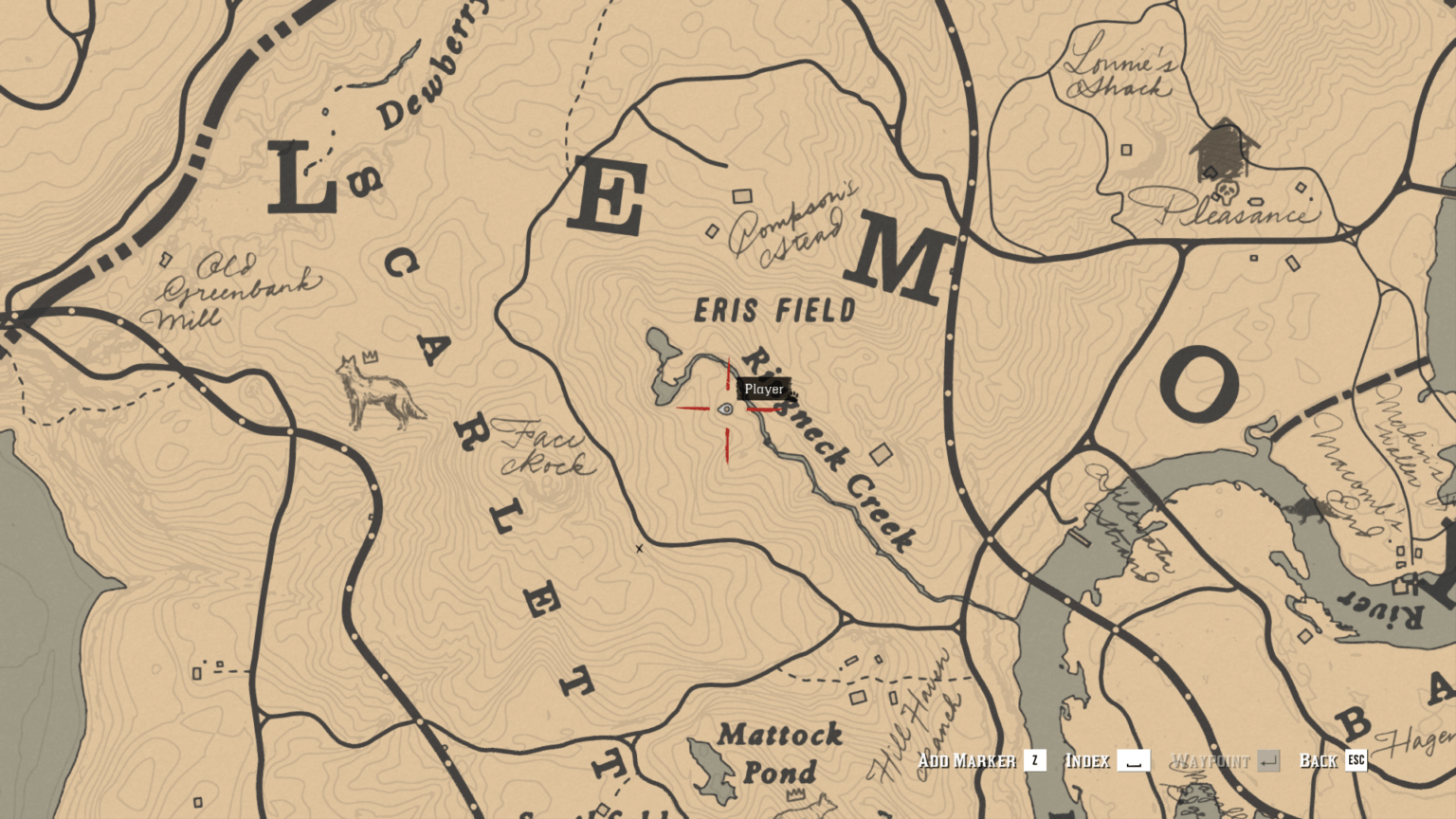Click the Enter key icon beside Waypoint
Screen dimensions: 1456x819
(1270, 760)
